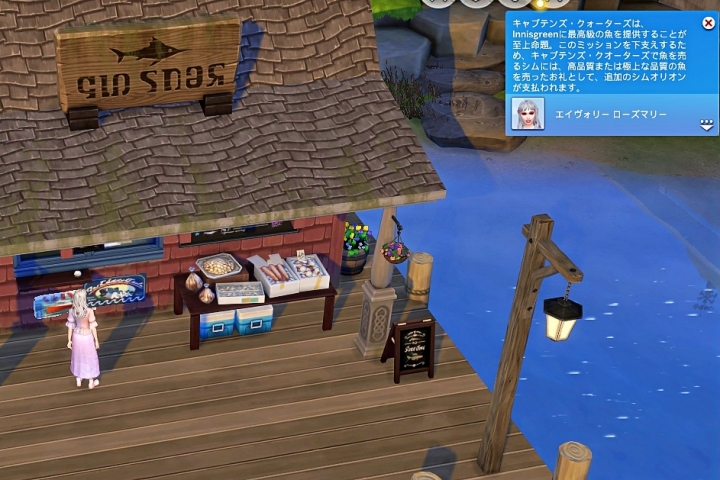Click the white-haired Sim portrait in notification
The height and width of the screenshot is (480, 720).
coord(527,115)
